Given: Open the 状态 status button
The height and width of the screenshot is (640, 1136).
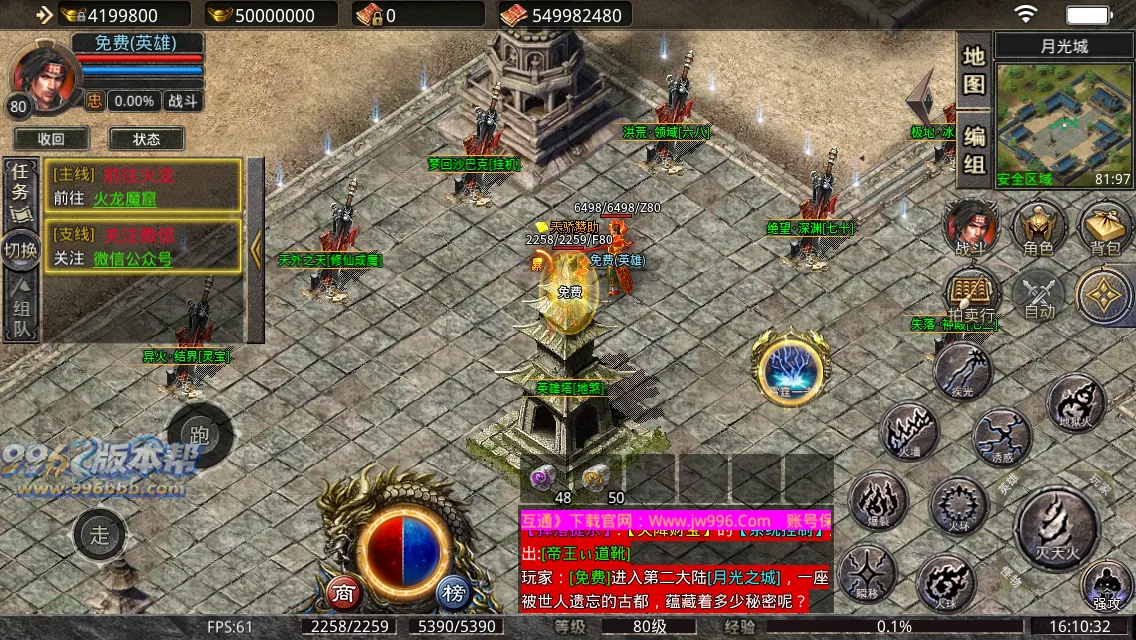Looking at the screenshot, I should (146, 139).
